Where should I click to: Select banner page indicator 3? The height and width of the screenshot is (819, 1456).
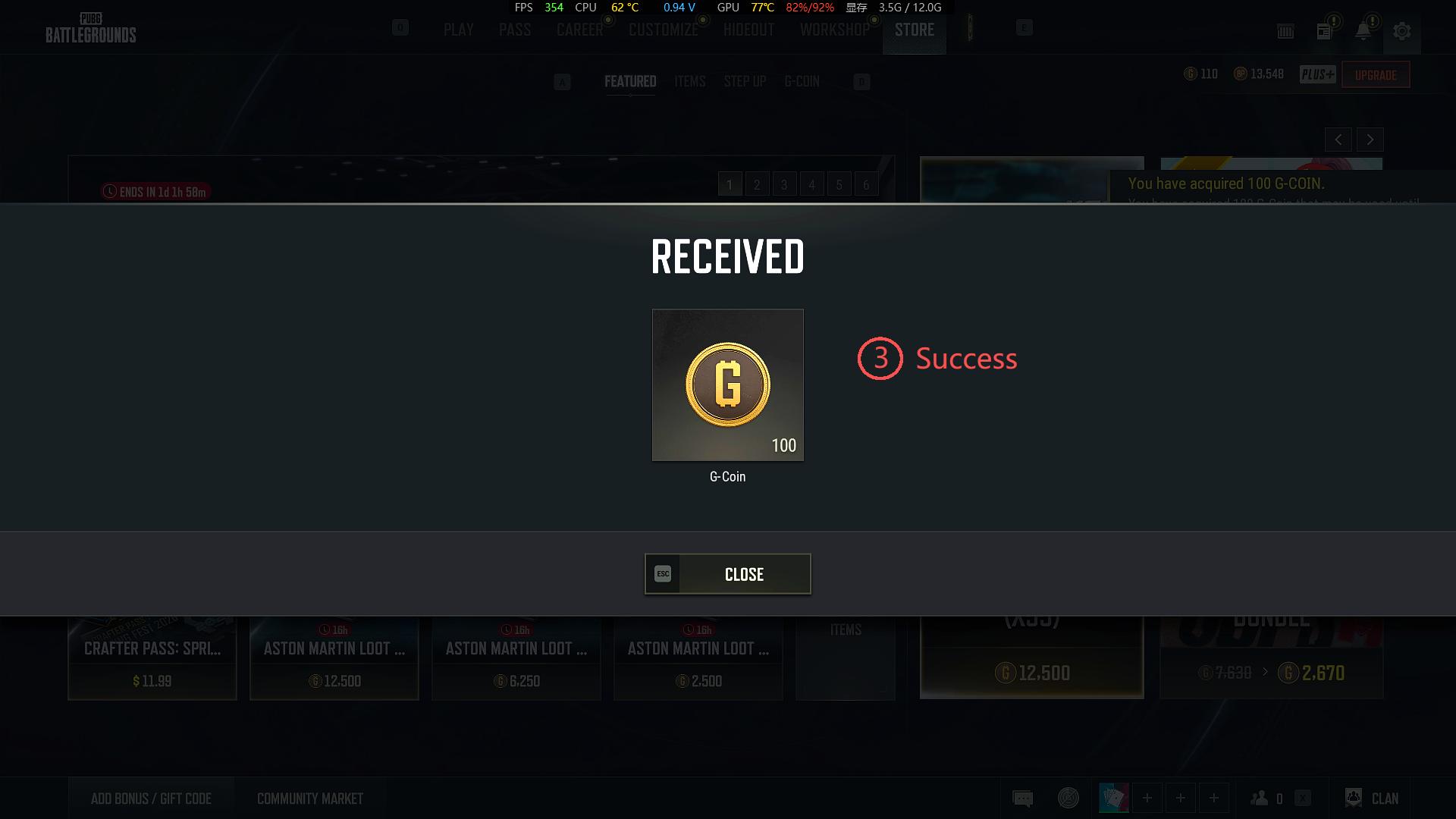784,184
